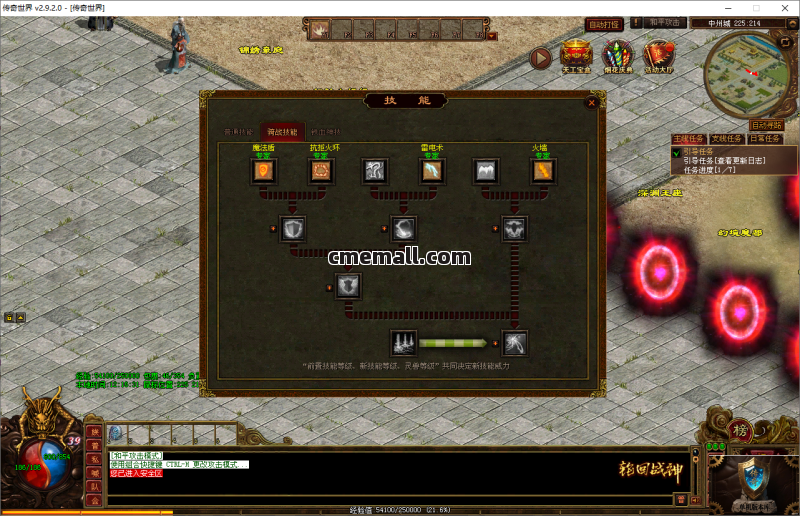Select the 魔法盾 magic shield skill icon

(x=264, y=172)
